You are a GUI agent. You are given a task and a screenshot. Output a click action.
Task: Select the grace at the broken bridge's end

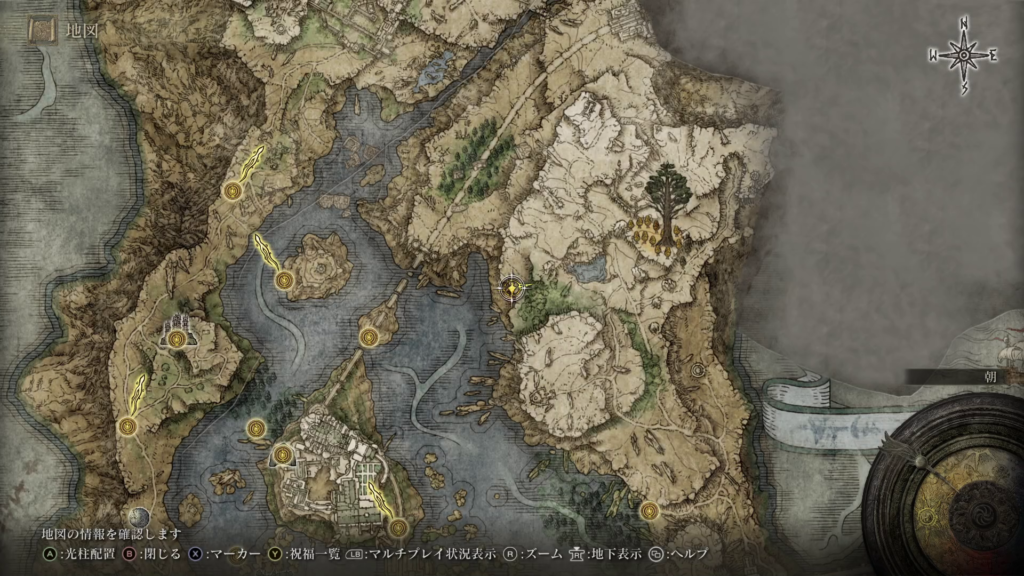coord(369,335)
